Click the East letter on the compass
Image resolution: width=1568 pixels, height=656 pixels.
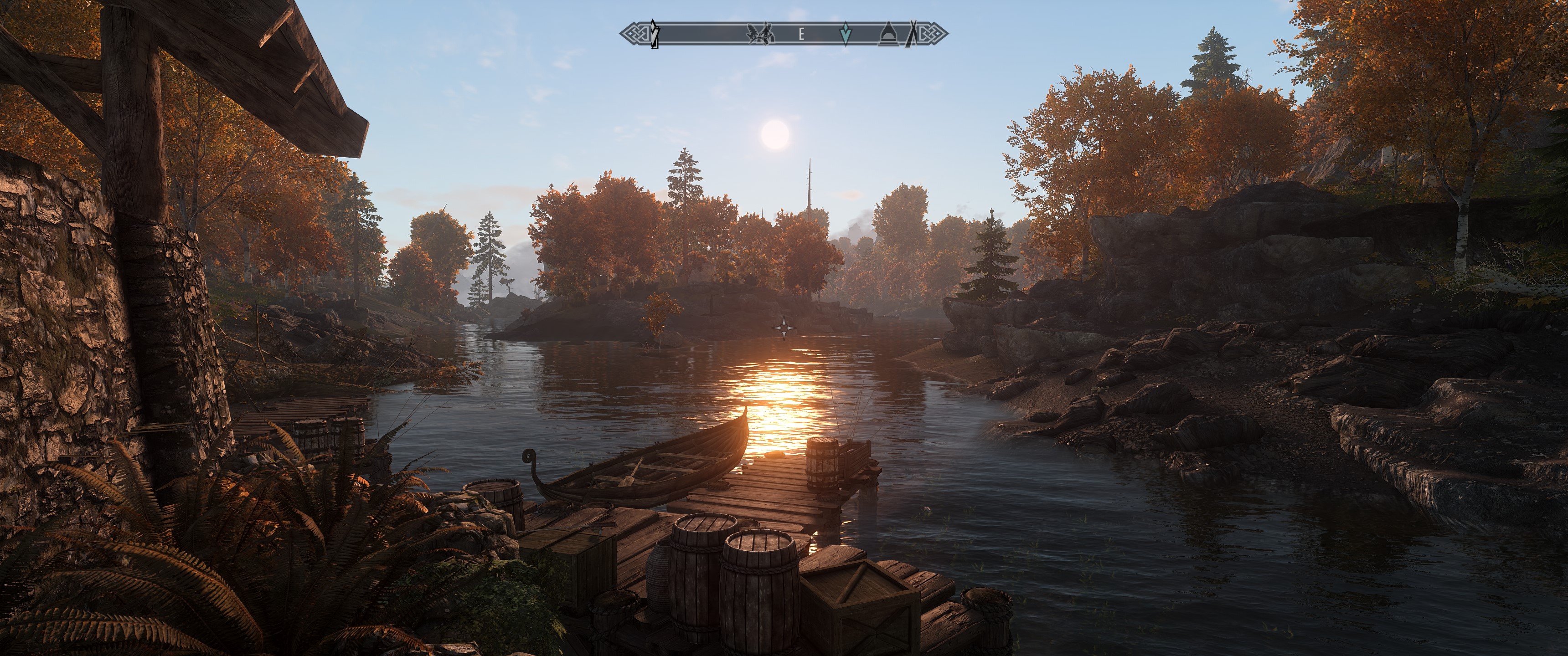pos(801,35)
